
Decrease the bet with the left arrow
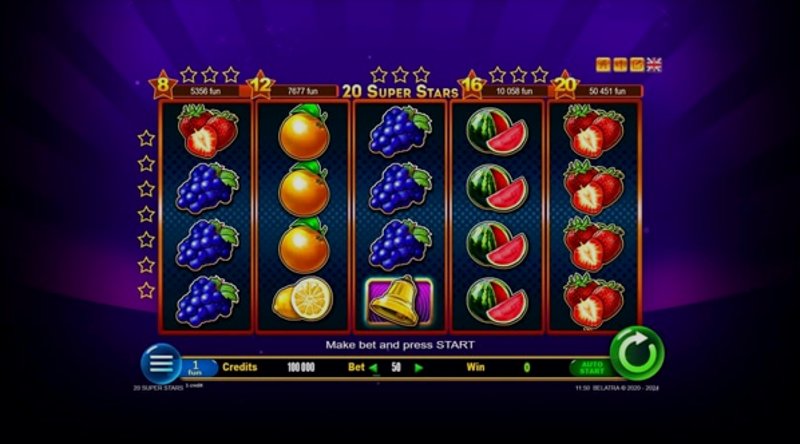pos(374,367)
